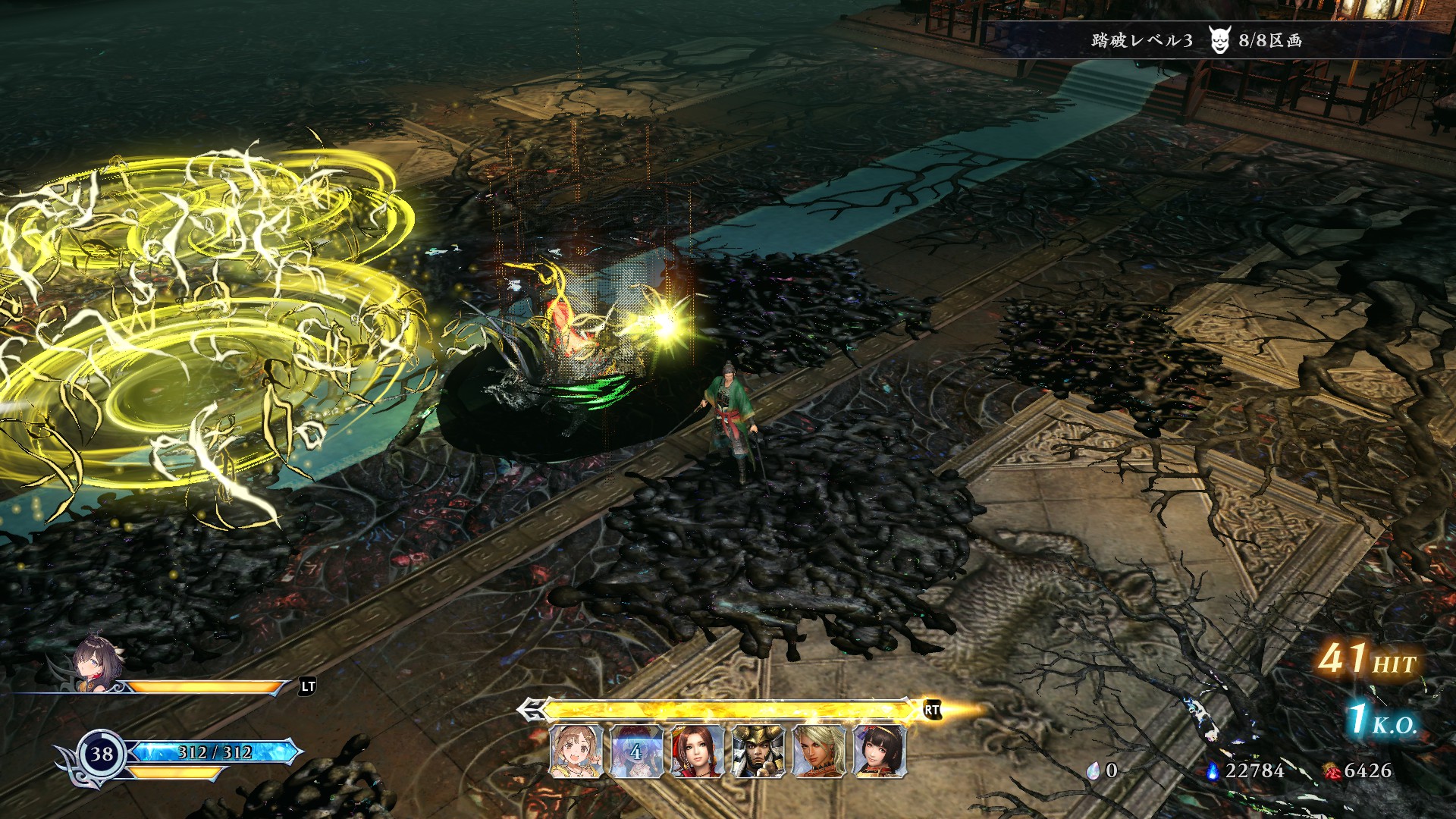
Task: Select the smiling brown-haired girl summon portrait
Action: 576,752
